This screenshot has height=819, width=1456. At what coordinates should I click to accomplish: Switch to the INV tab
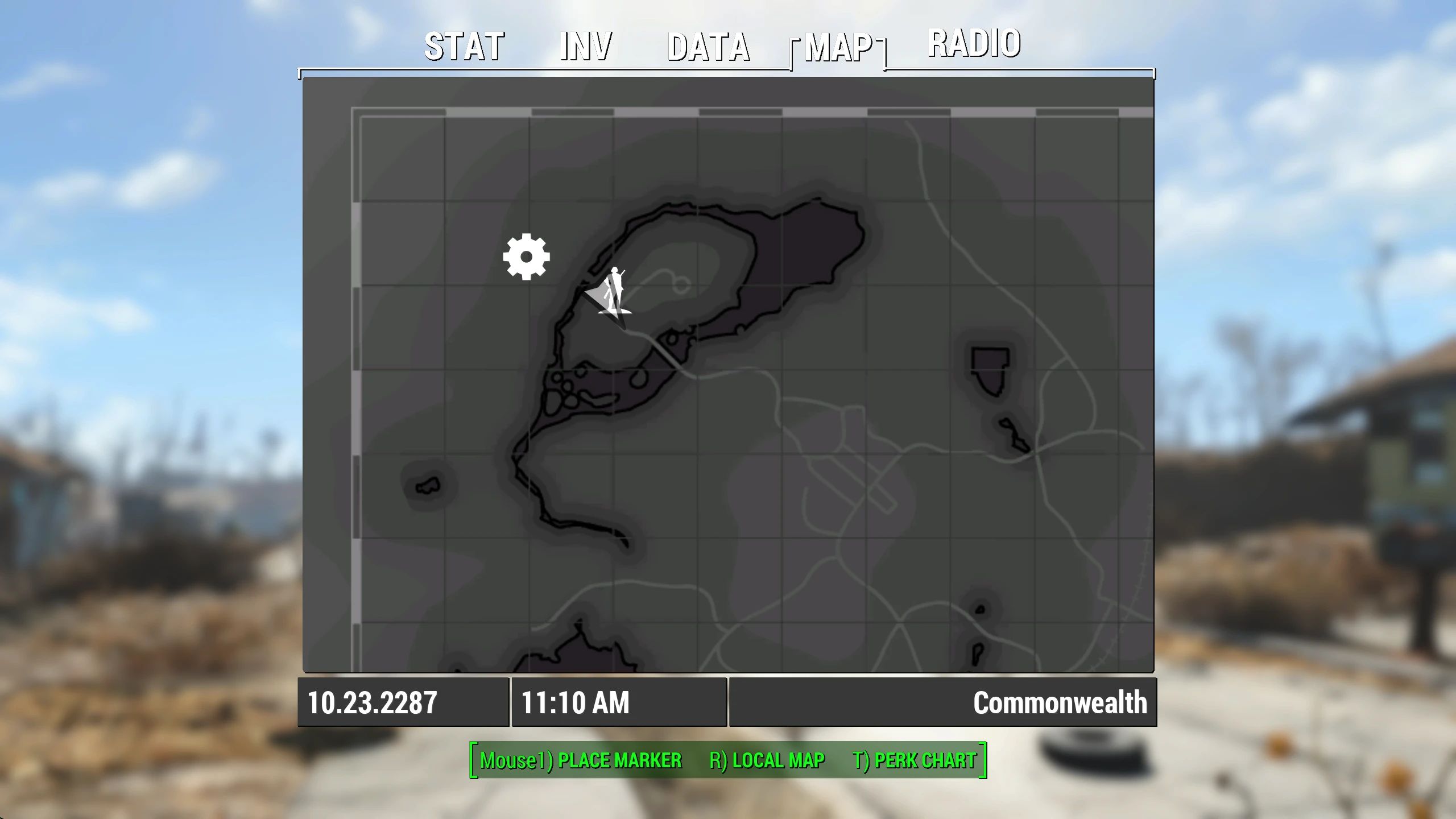click(585, 45)
